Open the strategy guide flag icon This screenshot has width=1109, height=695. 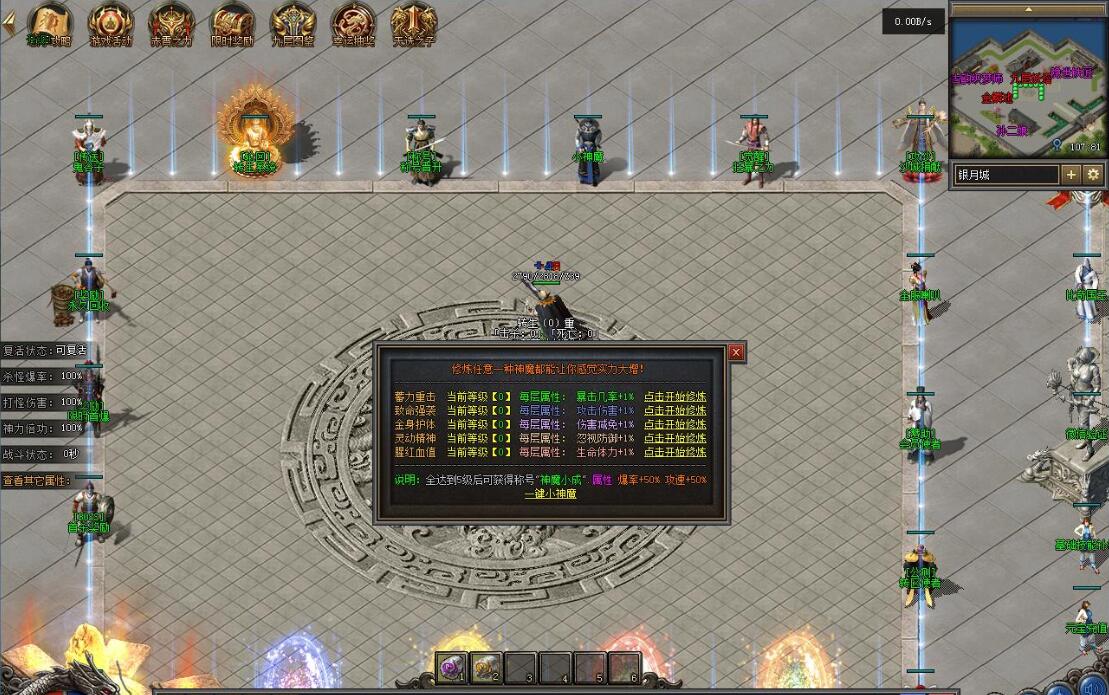(49, 24)
